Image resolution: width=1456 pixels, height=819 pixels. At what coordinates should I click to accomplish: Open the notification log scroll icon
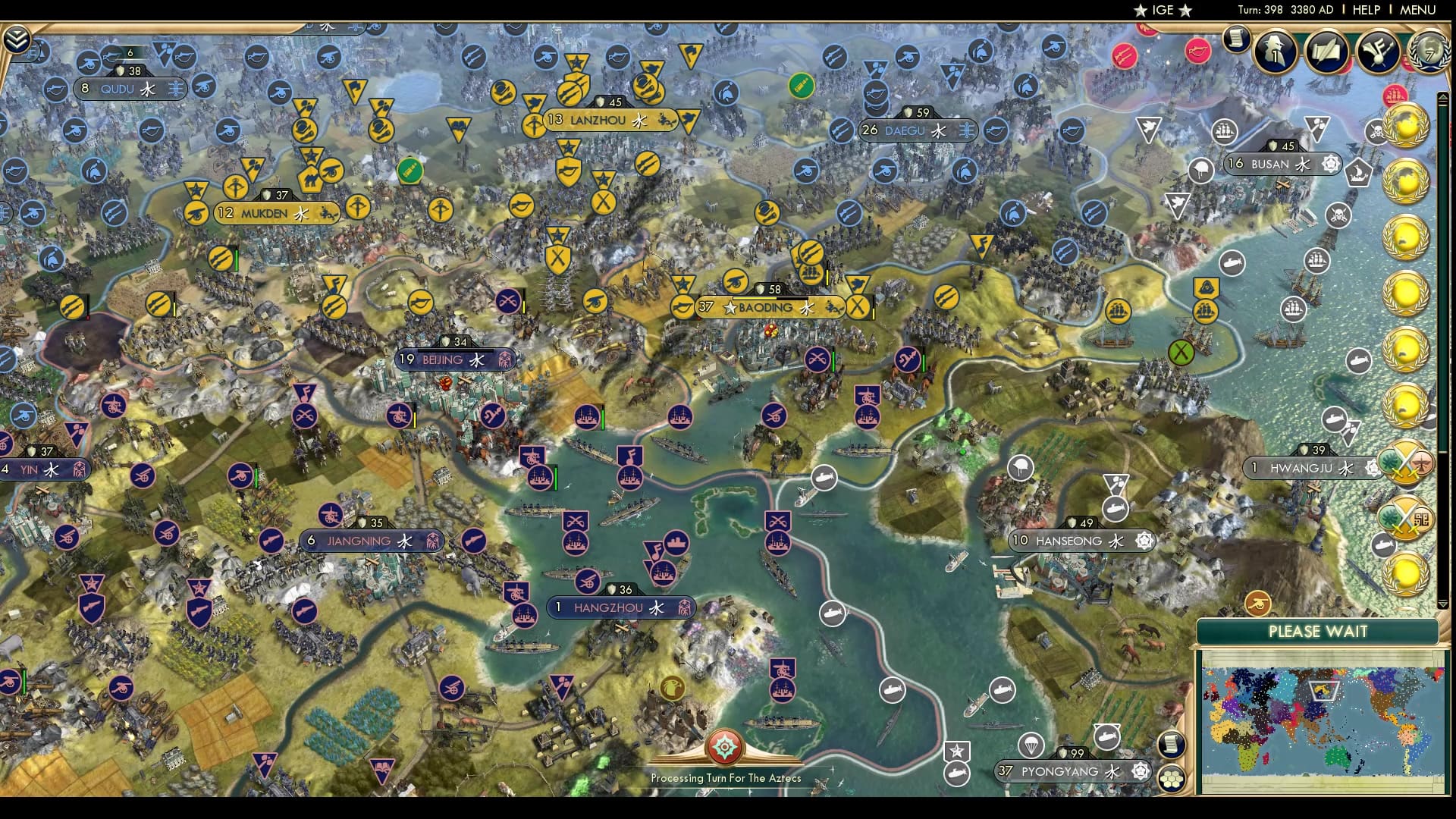1236,42
